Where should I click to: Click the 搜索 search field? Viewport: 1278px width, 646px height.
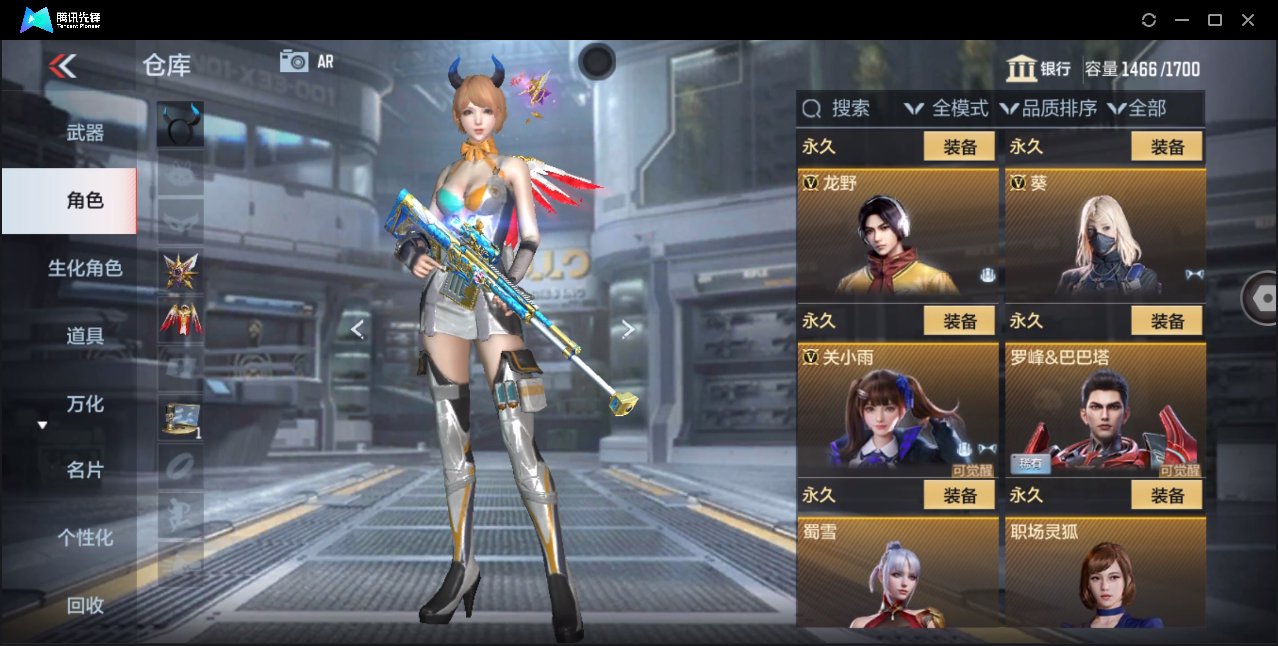tap(850, 109)
